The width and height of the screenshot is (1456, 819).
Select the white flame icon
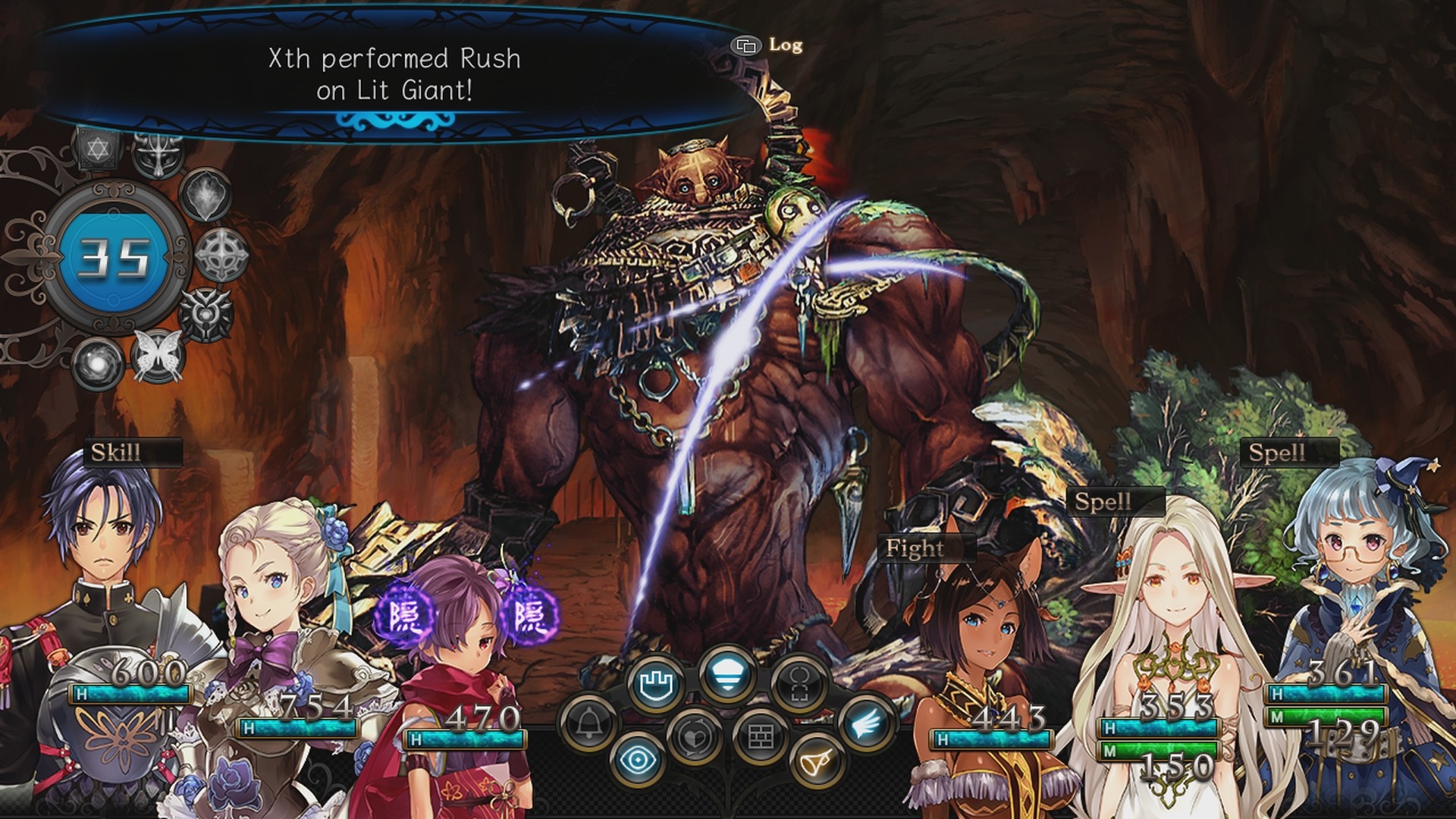coord(206,195)
